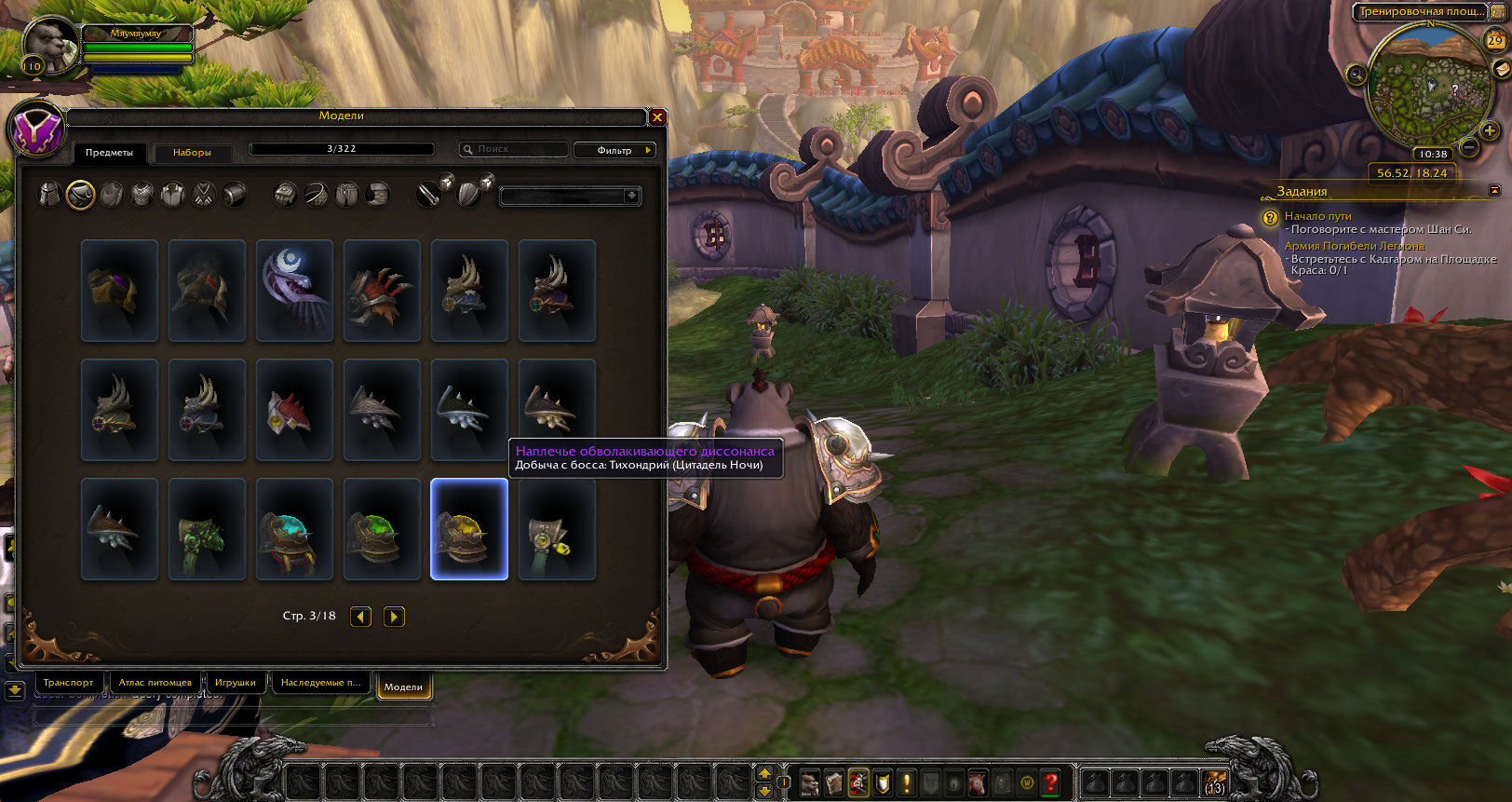The width and height of the screenshot is (1512, 802).
Task: Click the minimap zoom-in plus button
Action: [1490, 131]
